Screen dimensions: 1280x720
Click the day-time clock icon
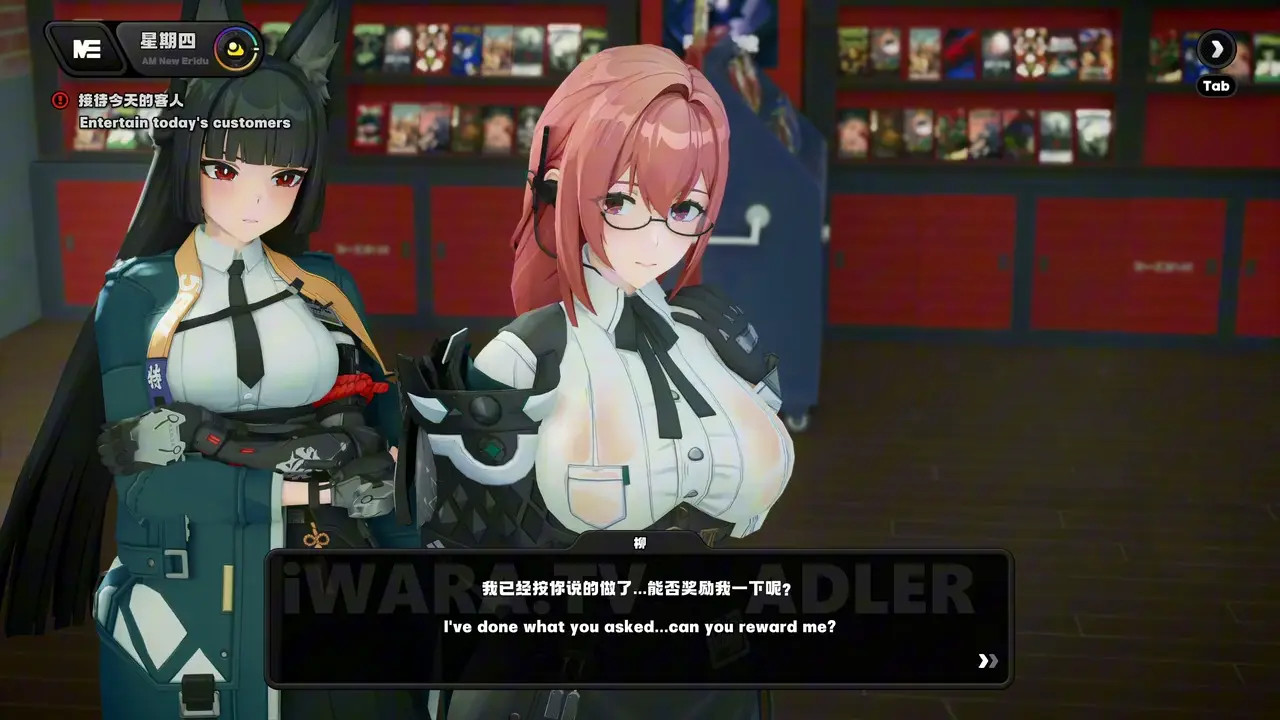pos(237,47)
